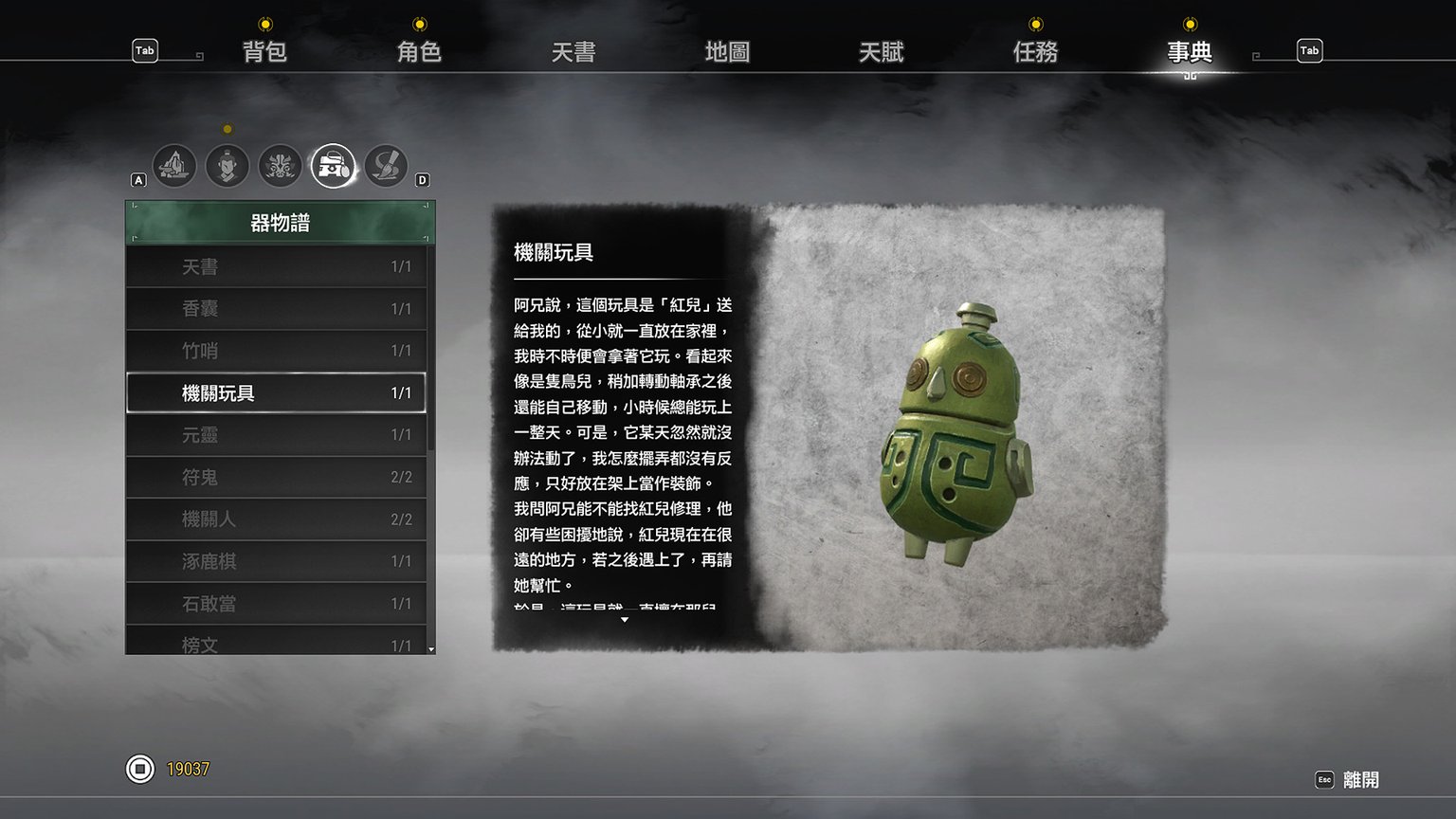Expand the description with the down arrow
This screenshot has width=1456, height=819.
point(624,619)
